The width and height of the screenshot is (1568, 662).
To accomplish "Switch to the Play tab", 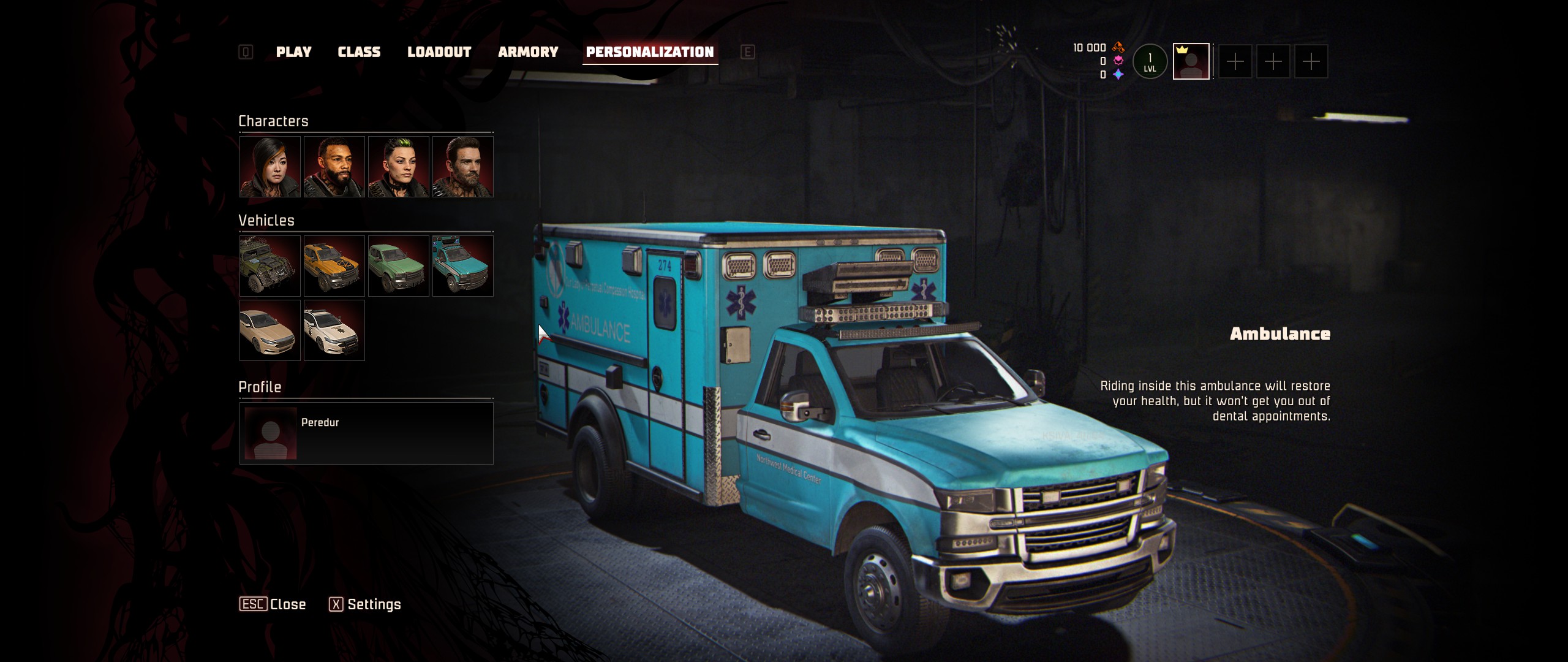I will pos(293,52).
